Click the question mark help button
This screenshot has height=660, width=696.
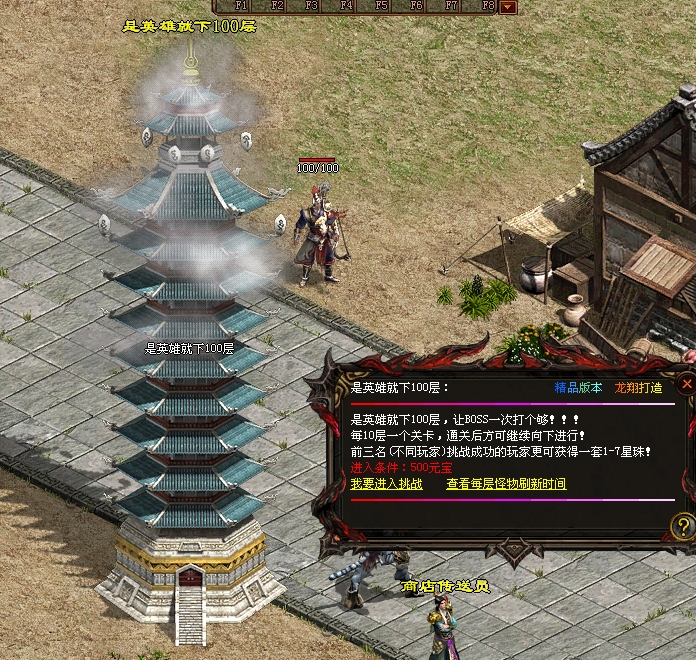(x=684, y=526)
